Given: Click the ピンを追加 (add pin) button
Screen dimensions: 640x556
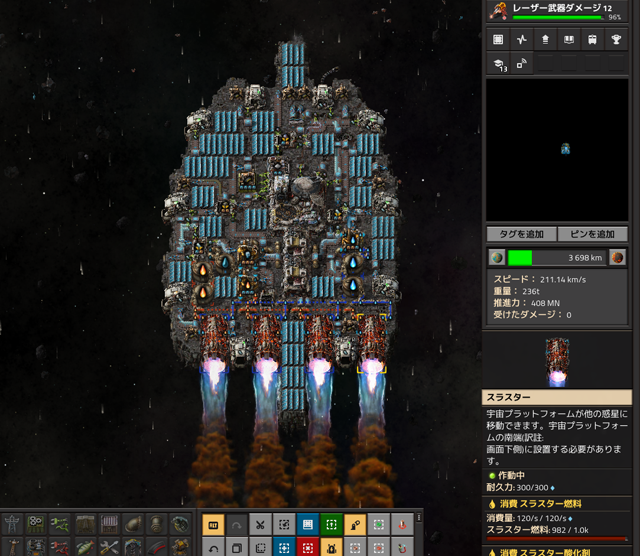Looking at the screenshot, I should coord(598,234).
